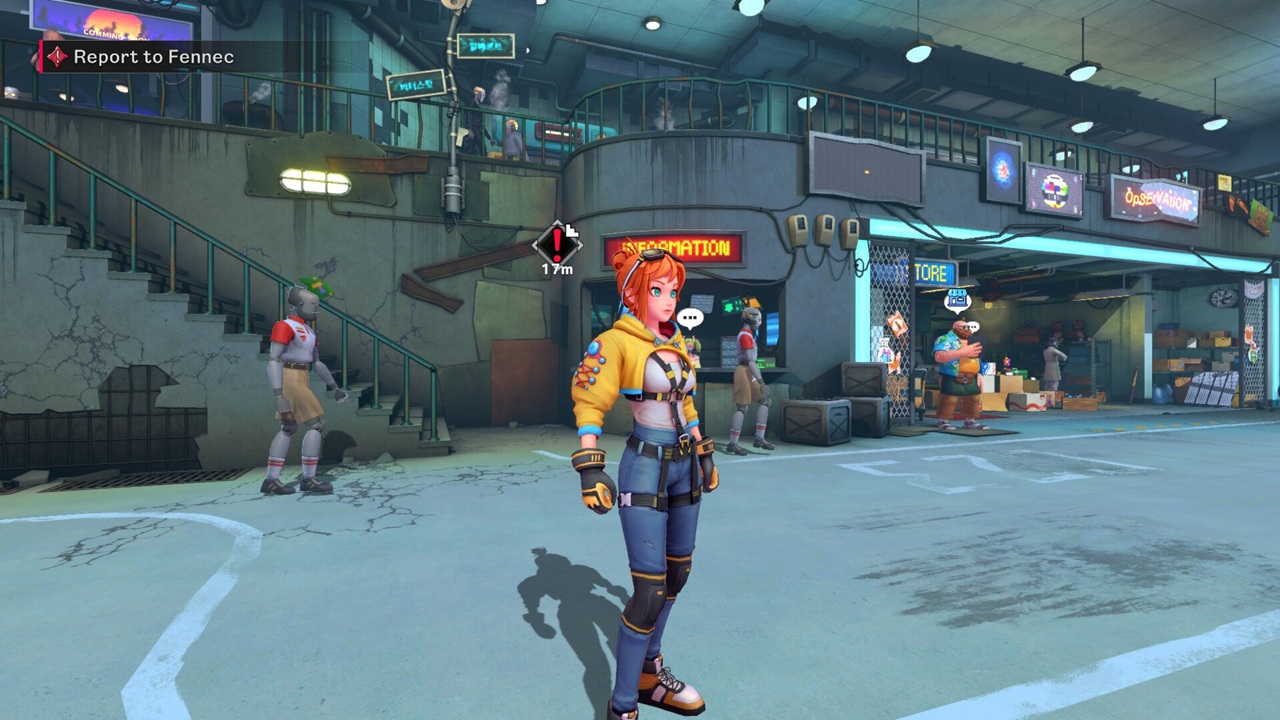Click the store icon speech bubble above shopkeeper
1280x720 pixels.
pyautogui.click(x=958, y=297)
